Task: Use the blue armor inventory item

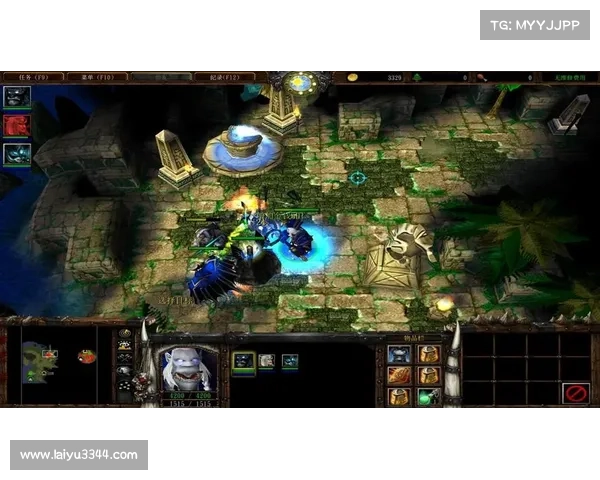Action: click(x=399, y=354)
